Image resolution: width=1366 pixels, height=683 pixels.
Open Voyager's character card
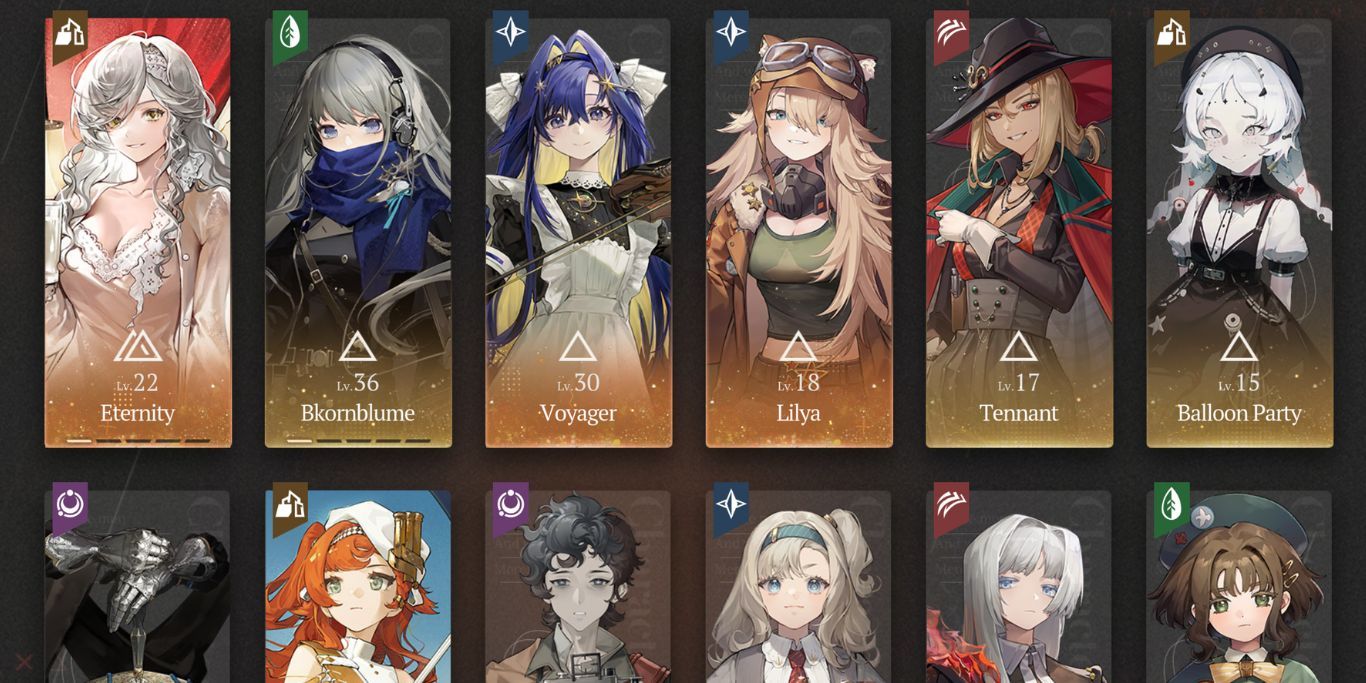(x=578, y=232)
